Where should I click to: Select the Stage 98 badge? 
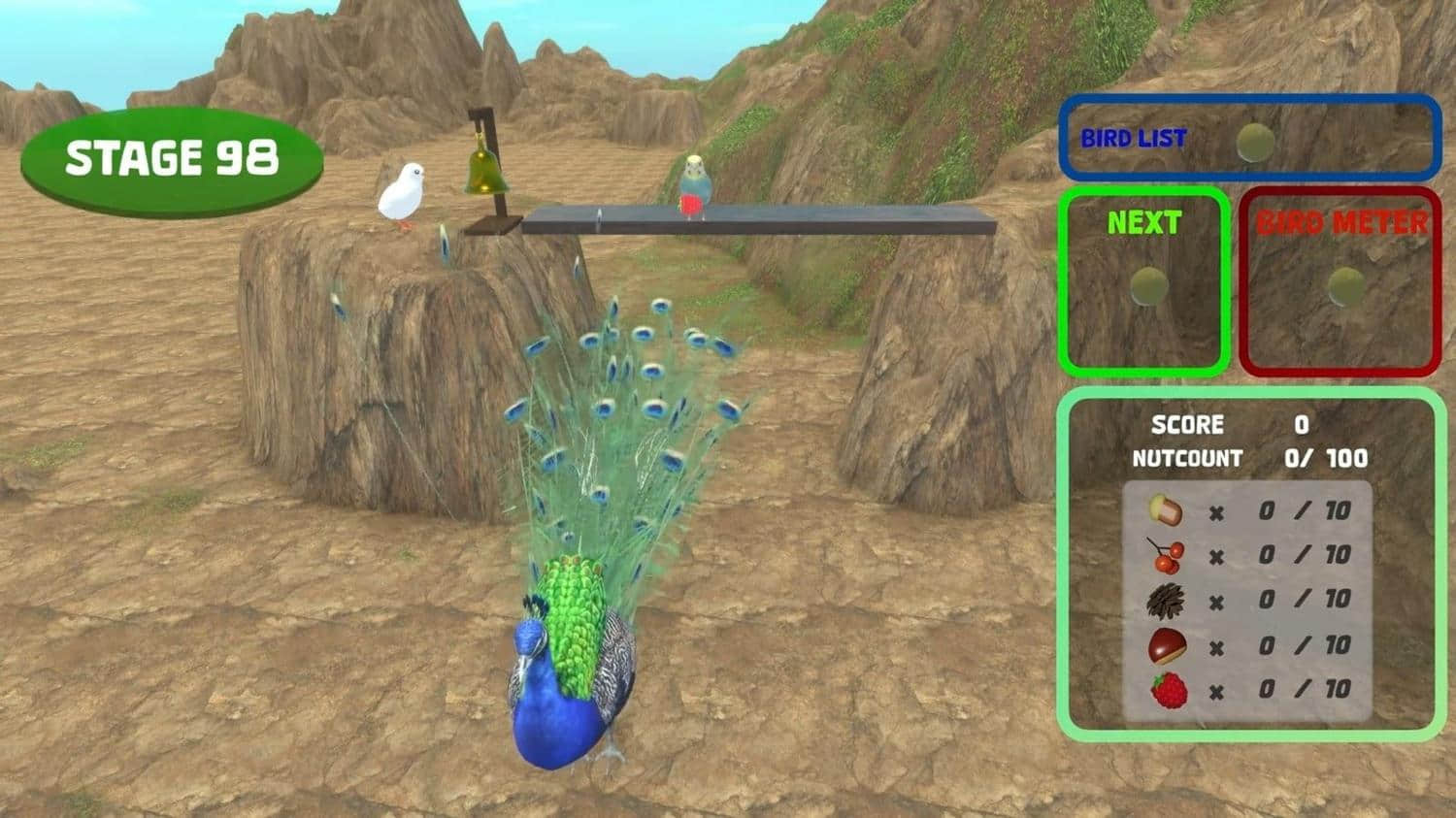pyautogui.click(x=172, y=160)
